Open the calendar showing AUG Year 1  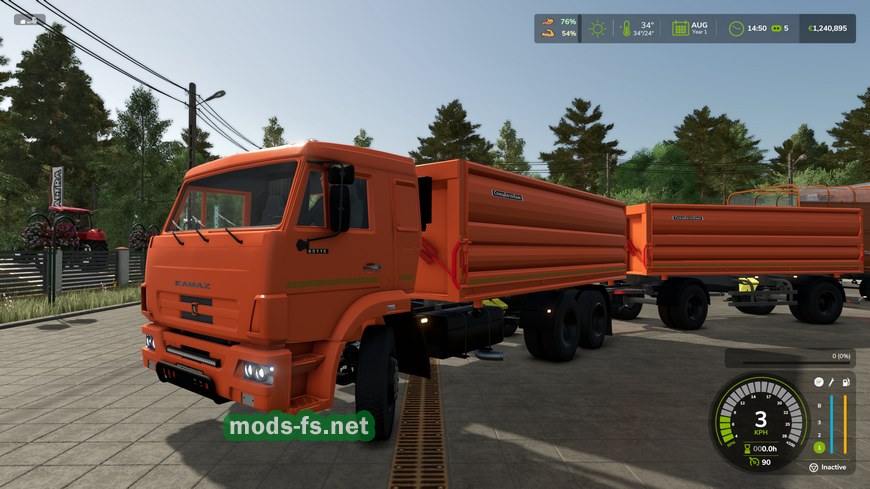point(680,28)
